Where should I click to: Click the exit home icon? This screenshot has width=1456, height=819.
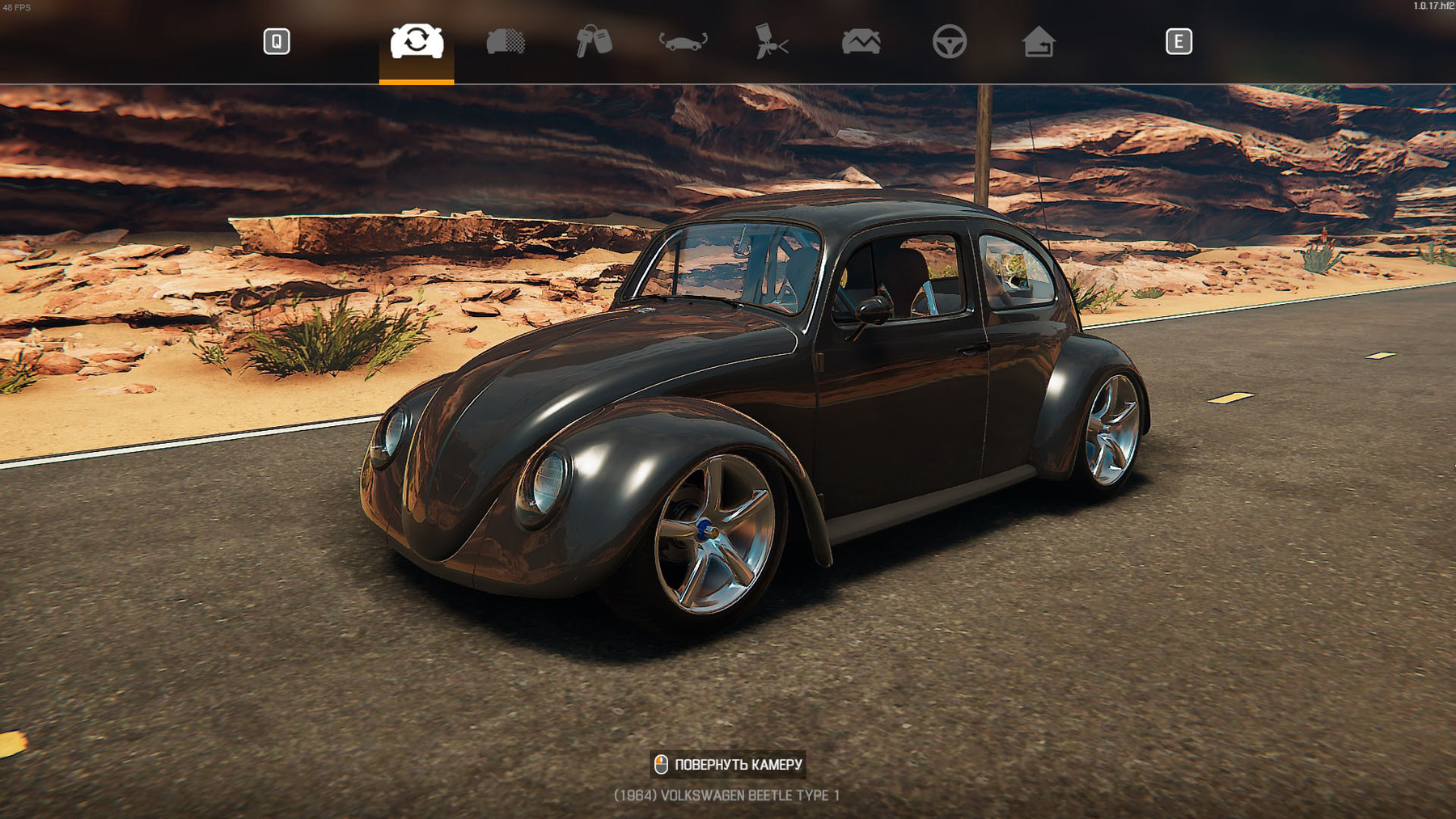[x=1040, y=43]
